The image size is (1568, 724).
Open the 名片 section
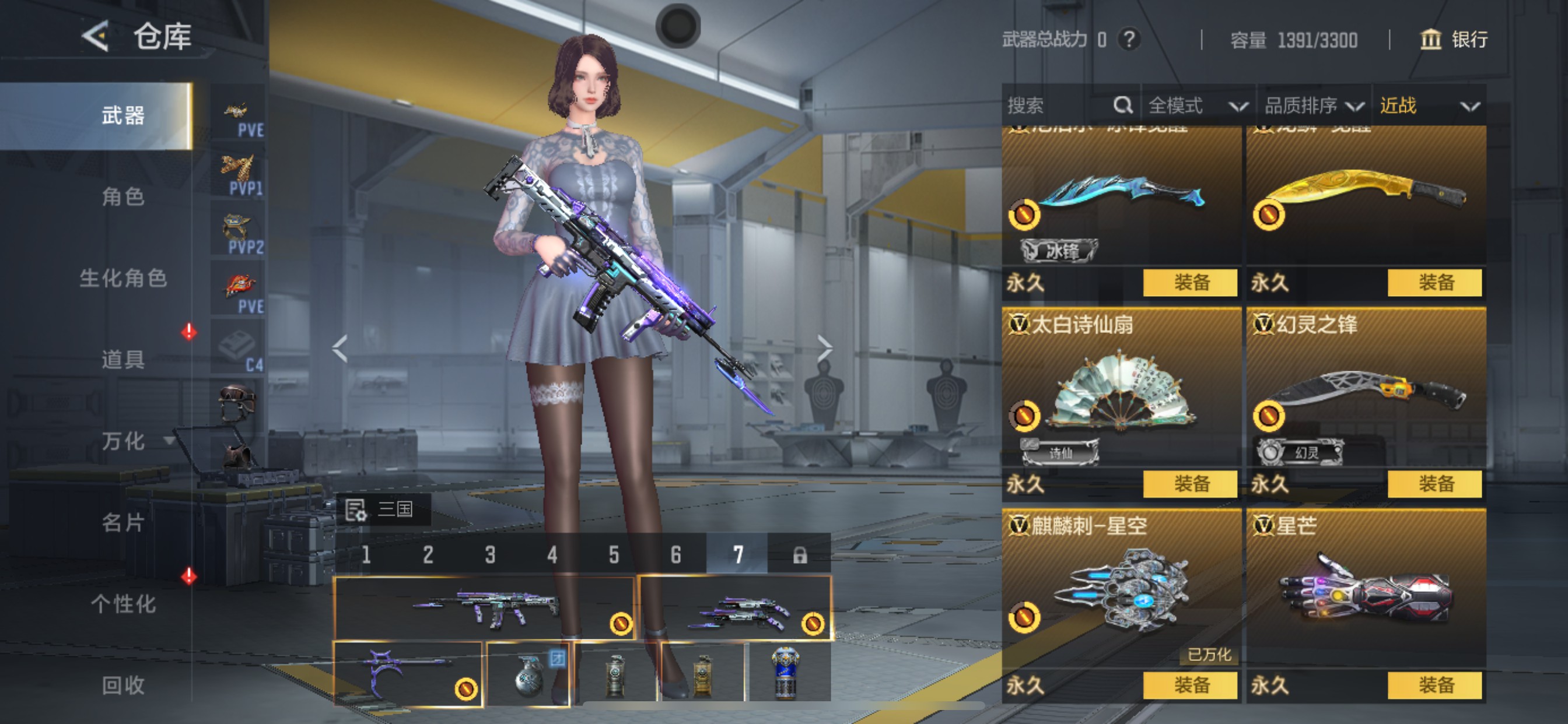click(123, 523)
